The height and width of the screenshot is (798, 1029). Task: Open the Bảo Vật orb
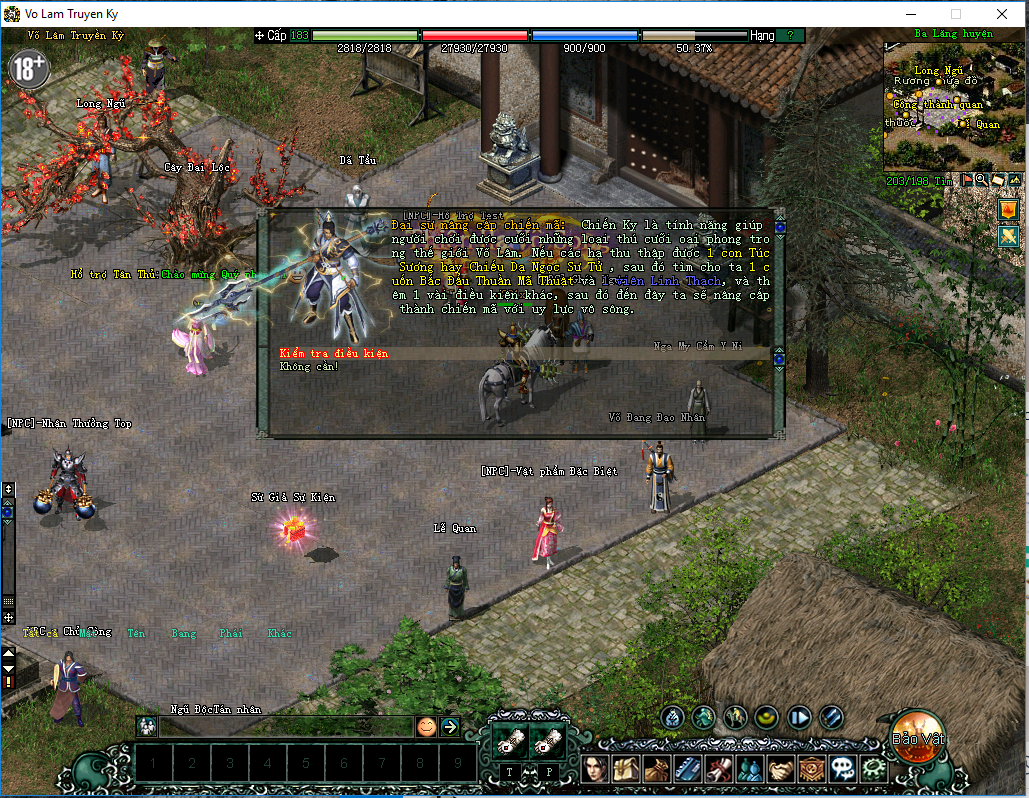click(918, 737)
